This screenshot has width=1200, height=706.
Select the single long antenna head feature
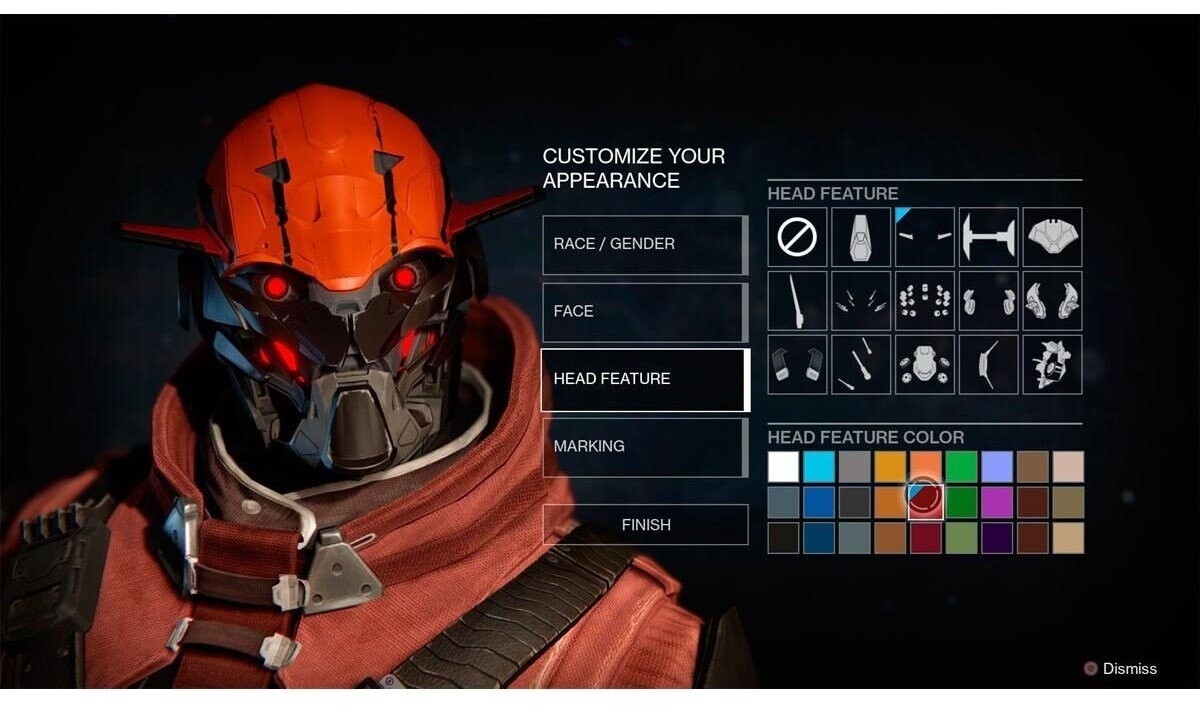pos(797,301)
